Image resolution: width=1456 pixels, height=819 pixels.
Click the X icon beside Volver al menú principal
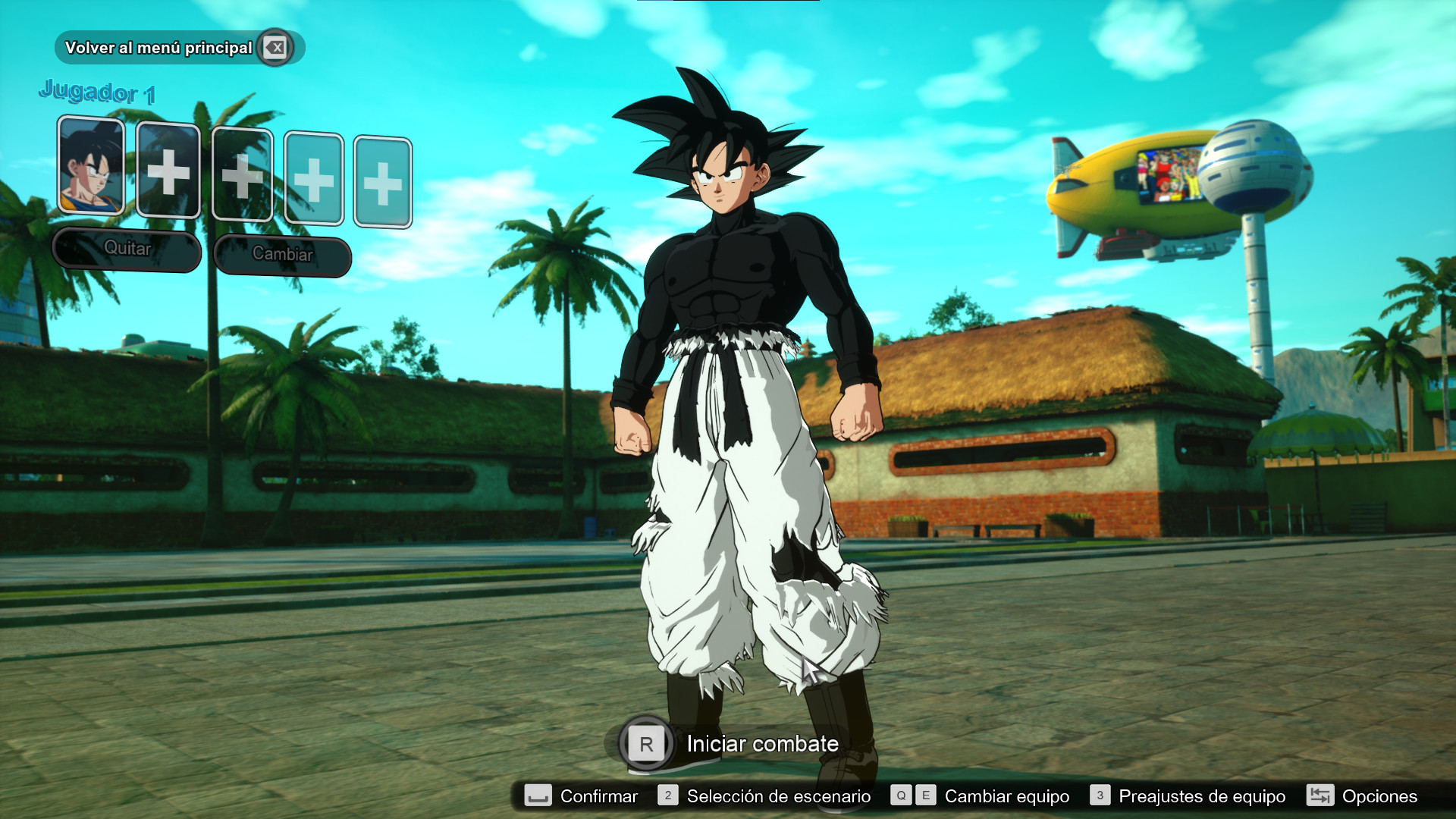(x=275, y=47)
